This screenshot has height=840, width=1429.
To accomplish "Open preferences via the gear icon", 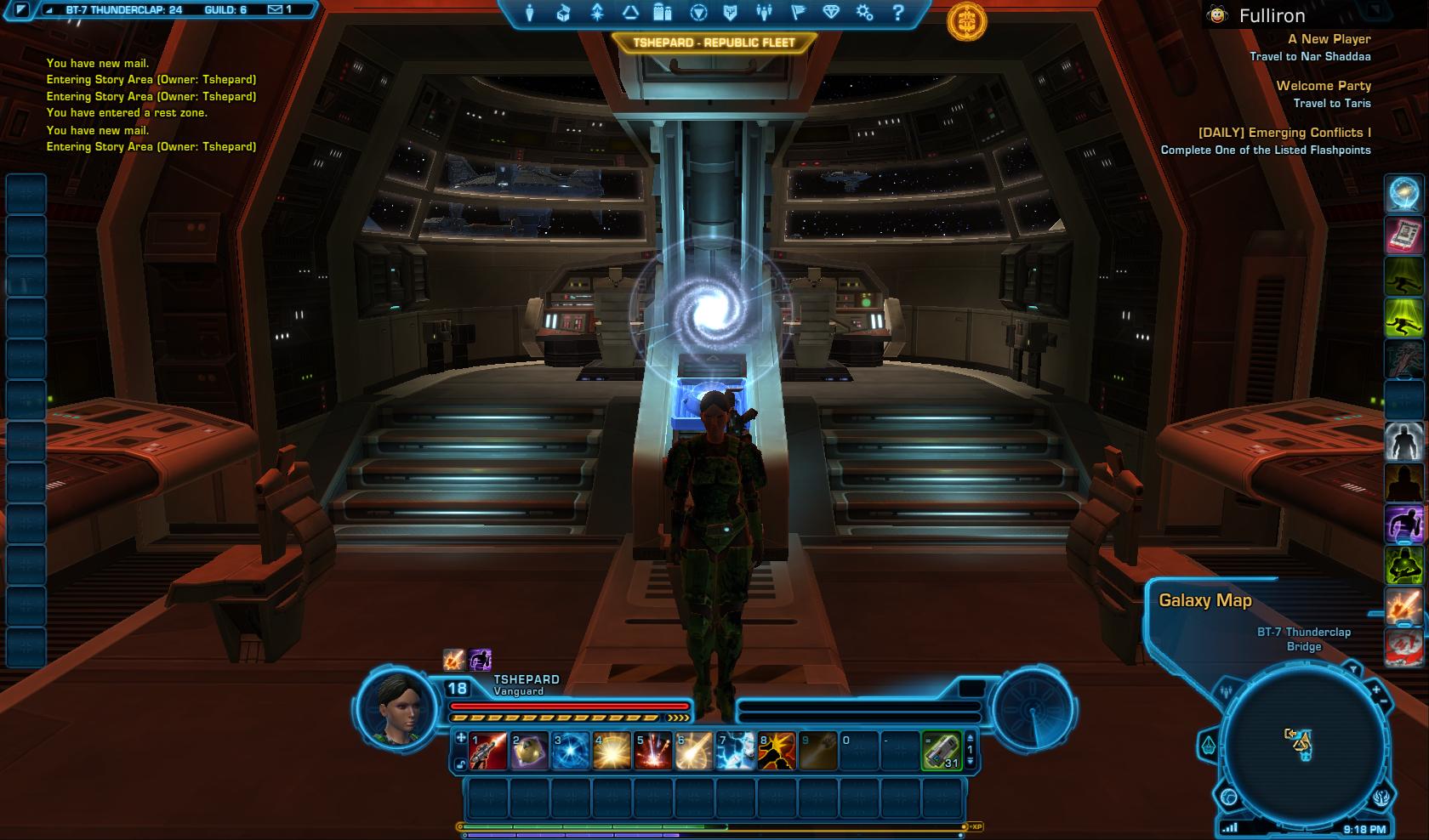I will [x=864, y=13].
